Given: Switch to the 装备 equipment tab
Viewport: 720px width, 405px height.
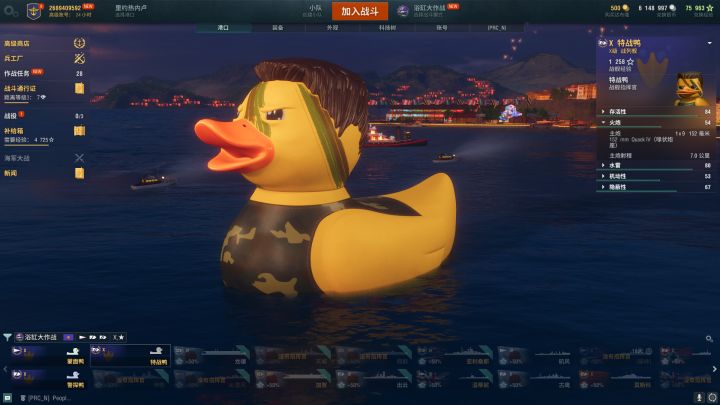Looking at the screenshot, I should [277, 28].
